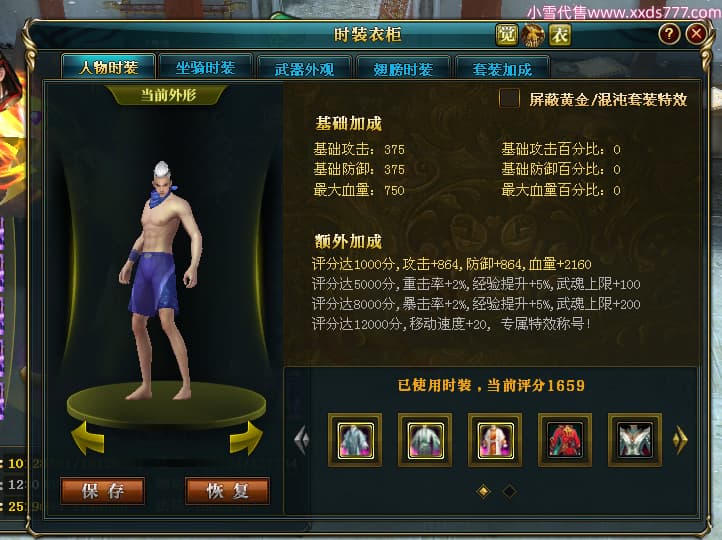Rotate character with the right yellow arrow
Screen dimensions: 722x540
pyautogui.click(x=246, y=437)
